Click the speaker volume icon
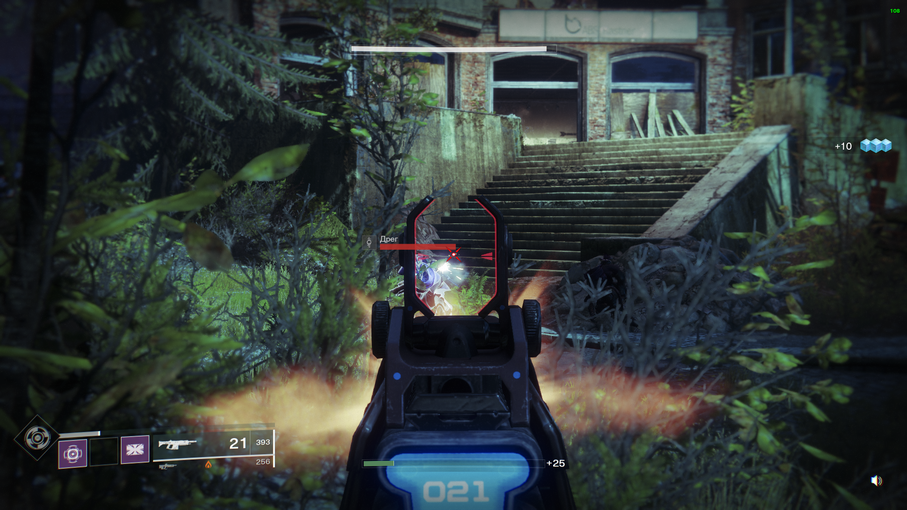 pos(876,481)
